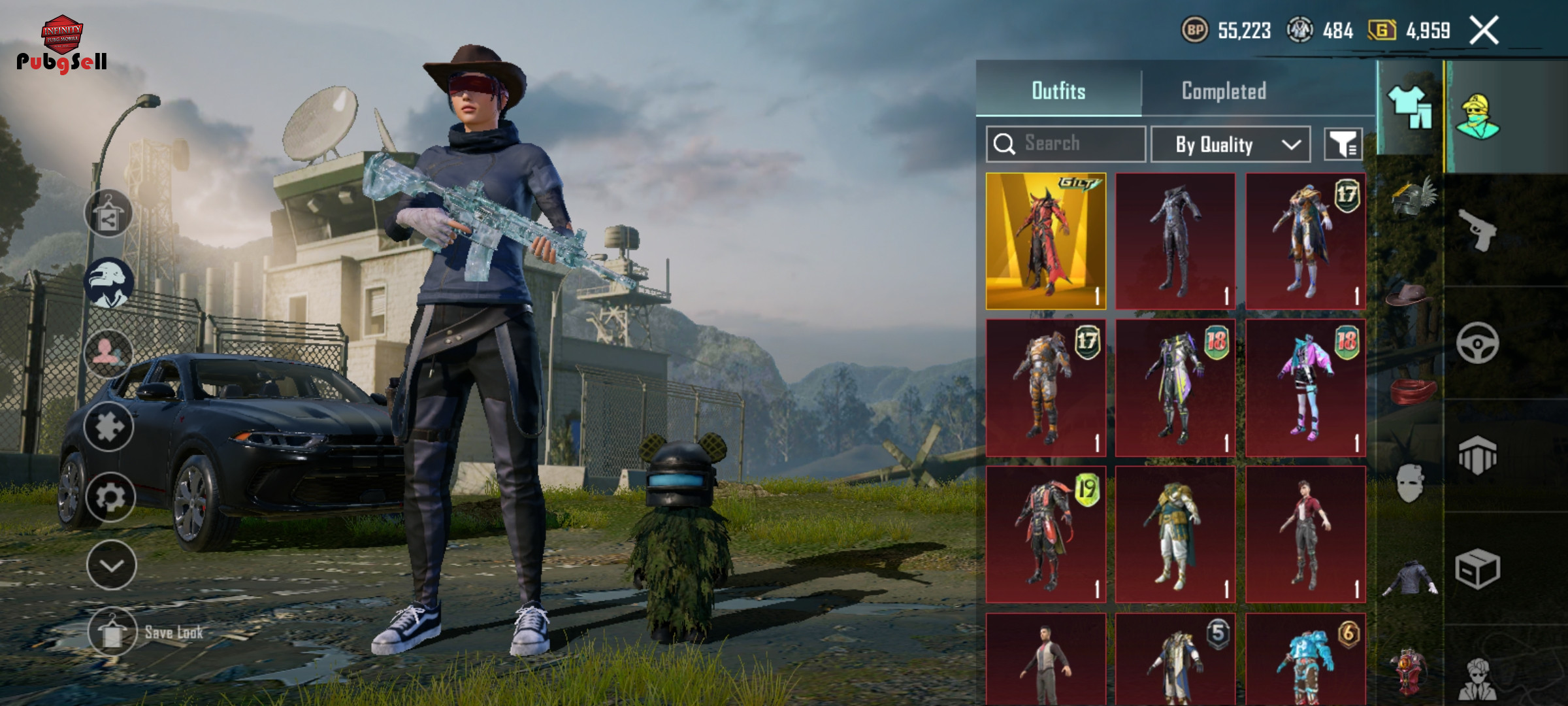
Task: Pick the pink jacket level 18 outfit
Action: coord(1305,388)
